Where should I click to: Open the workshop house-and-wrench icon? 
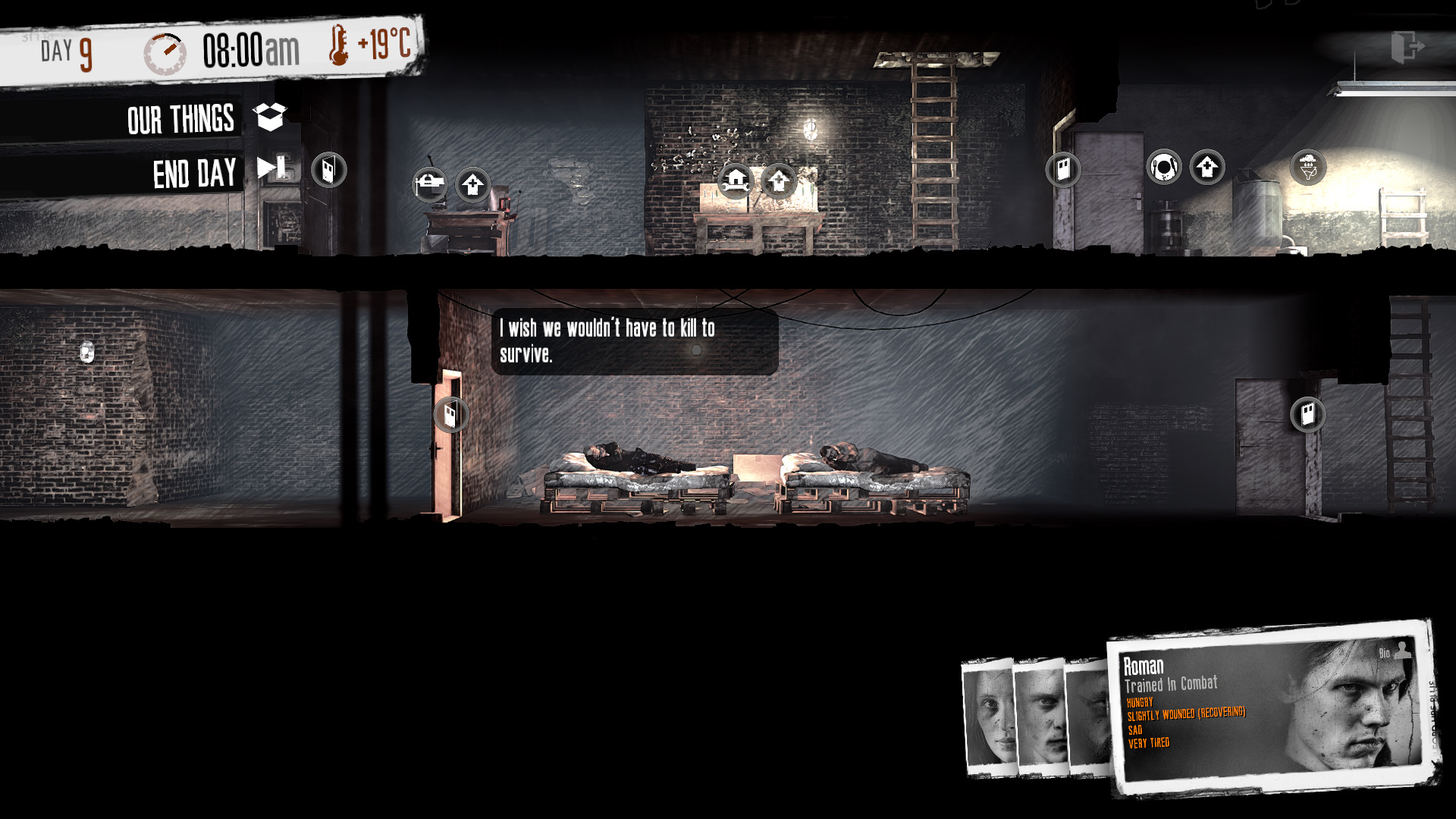pyautogui.click(x=735, y=181)
